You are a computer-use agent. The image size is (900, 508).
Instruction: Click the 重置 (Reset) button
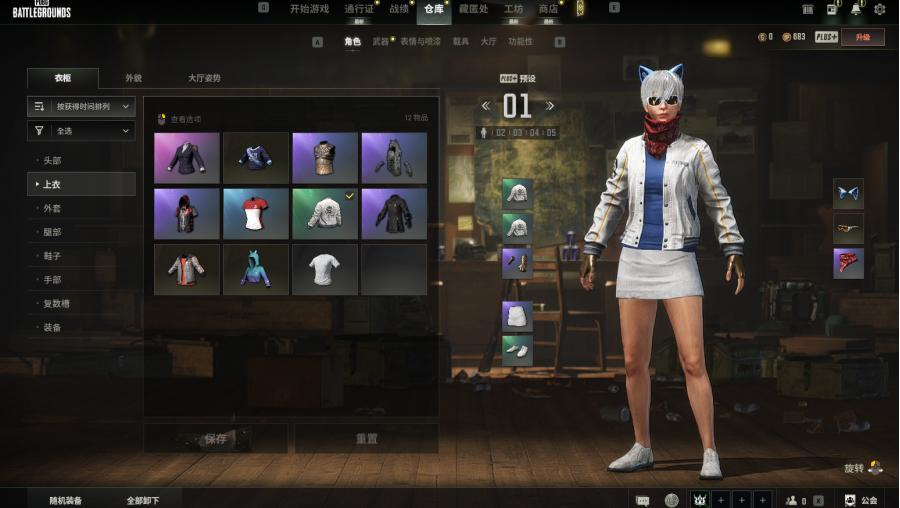pyautogui.click(x=366, y=439)
